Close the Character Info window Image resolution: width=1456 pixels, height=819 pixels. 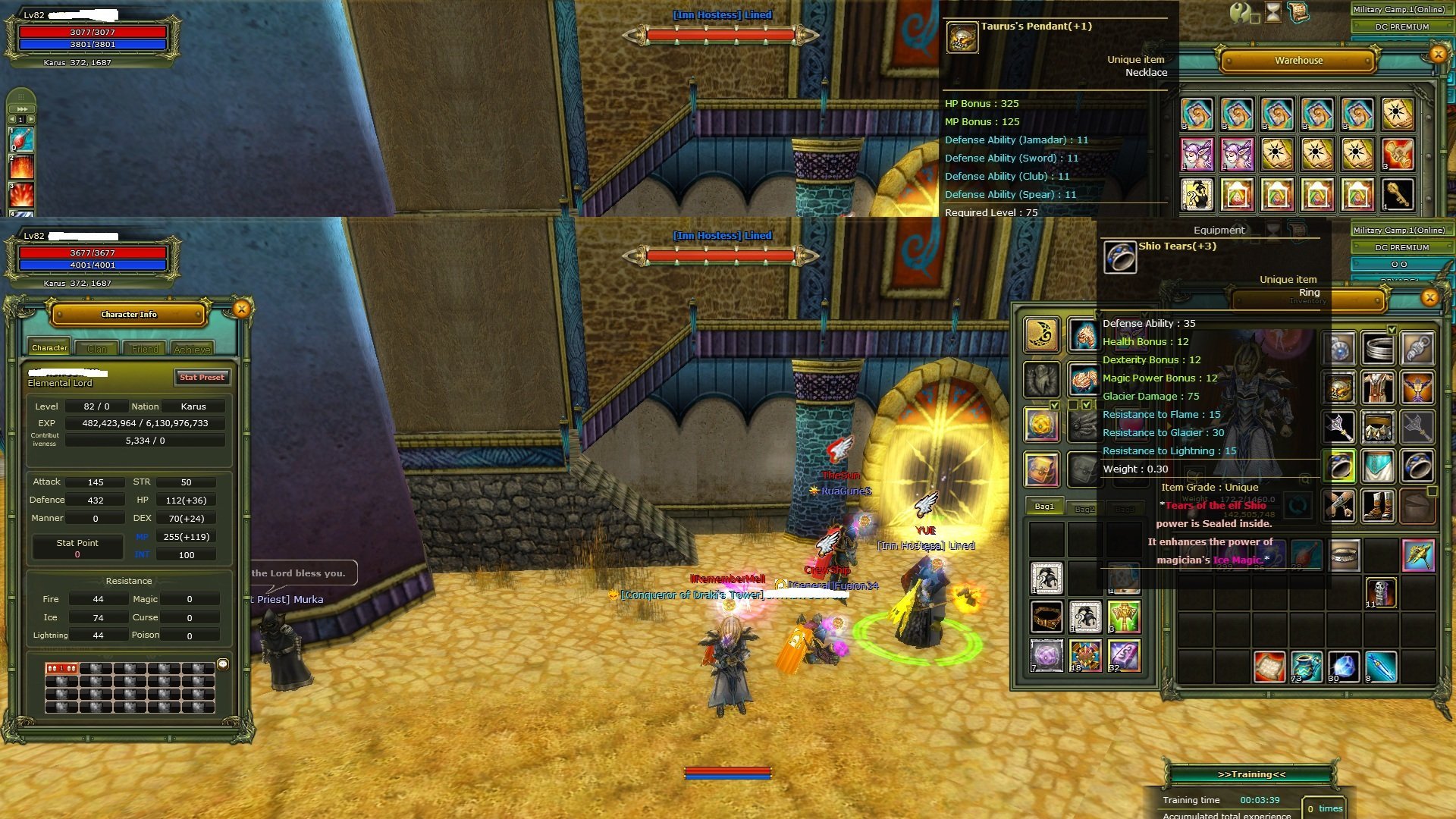tap(242, 309)
